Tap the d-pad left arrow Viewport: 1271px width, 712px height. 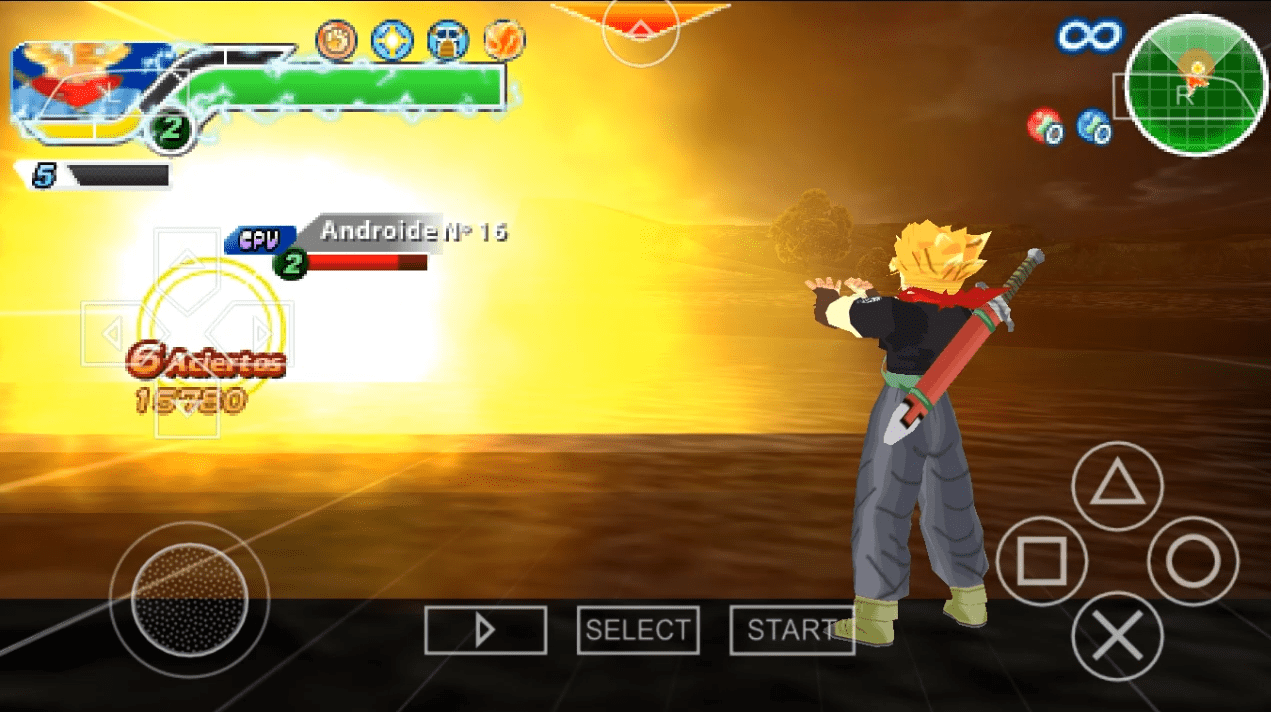[112, 333]
